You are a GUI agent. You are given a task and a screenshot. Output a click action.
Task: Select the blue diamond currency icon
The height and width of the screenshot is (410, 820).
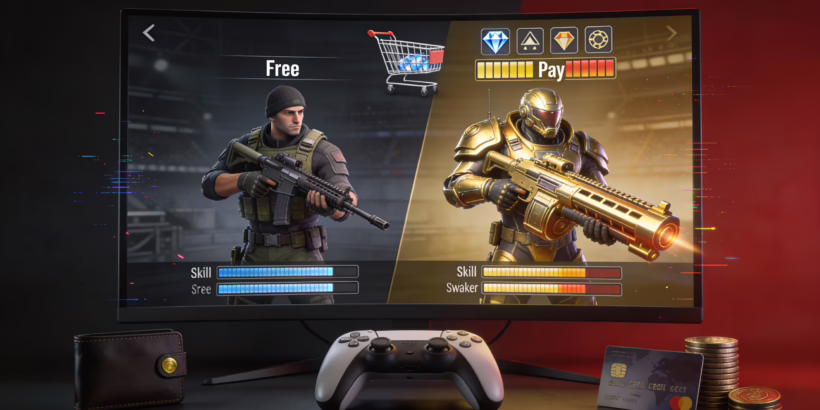coord(496,41)
